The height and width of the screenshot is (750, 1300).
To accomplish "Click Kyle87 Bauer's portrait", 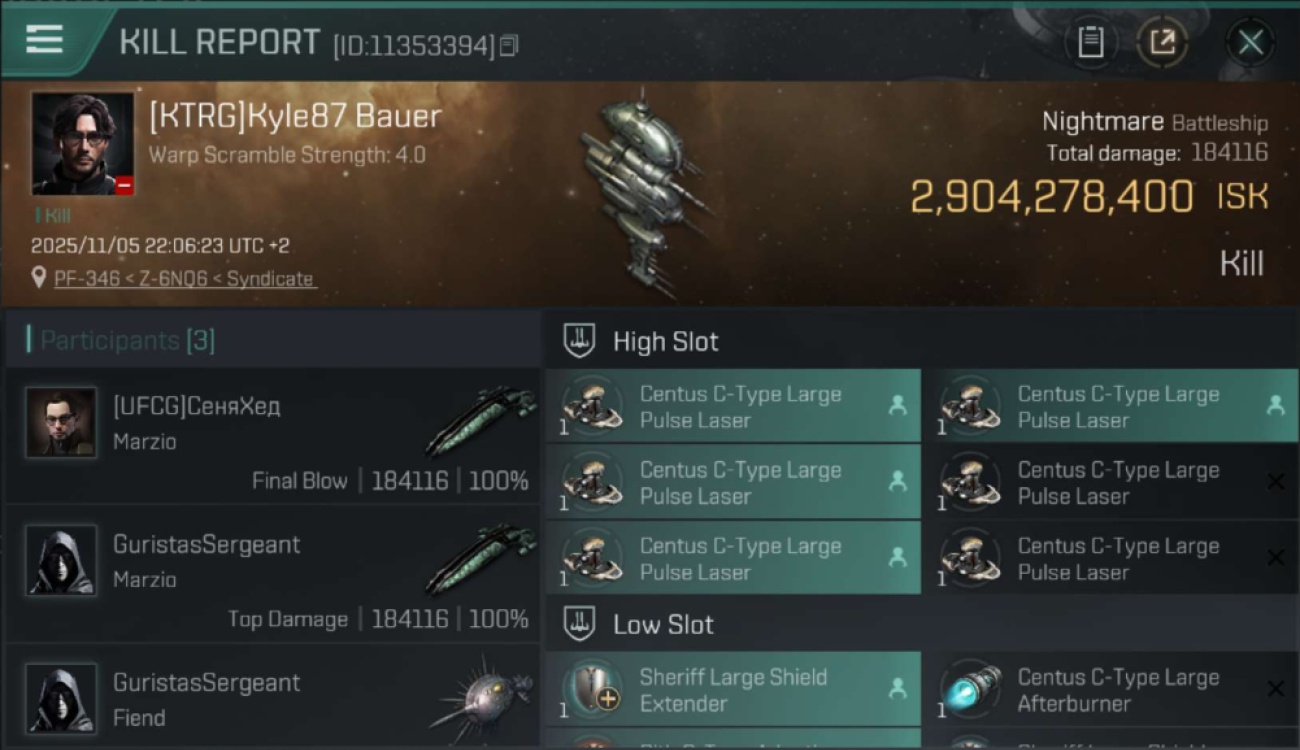I will point(82,140).
